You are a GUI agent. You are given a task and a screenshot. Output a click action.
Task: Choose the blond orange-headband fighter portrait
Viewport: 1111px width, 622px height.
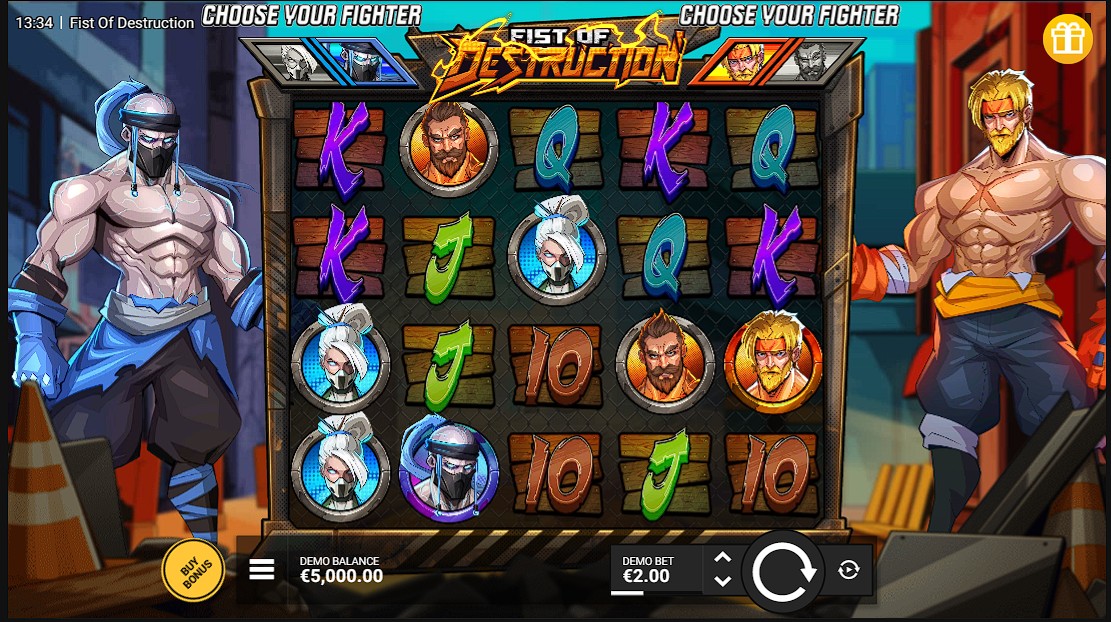[x=741, y=62]
